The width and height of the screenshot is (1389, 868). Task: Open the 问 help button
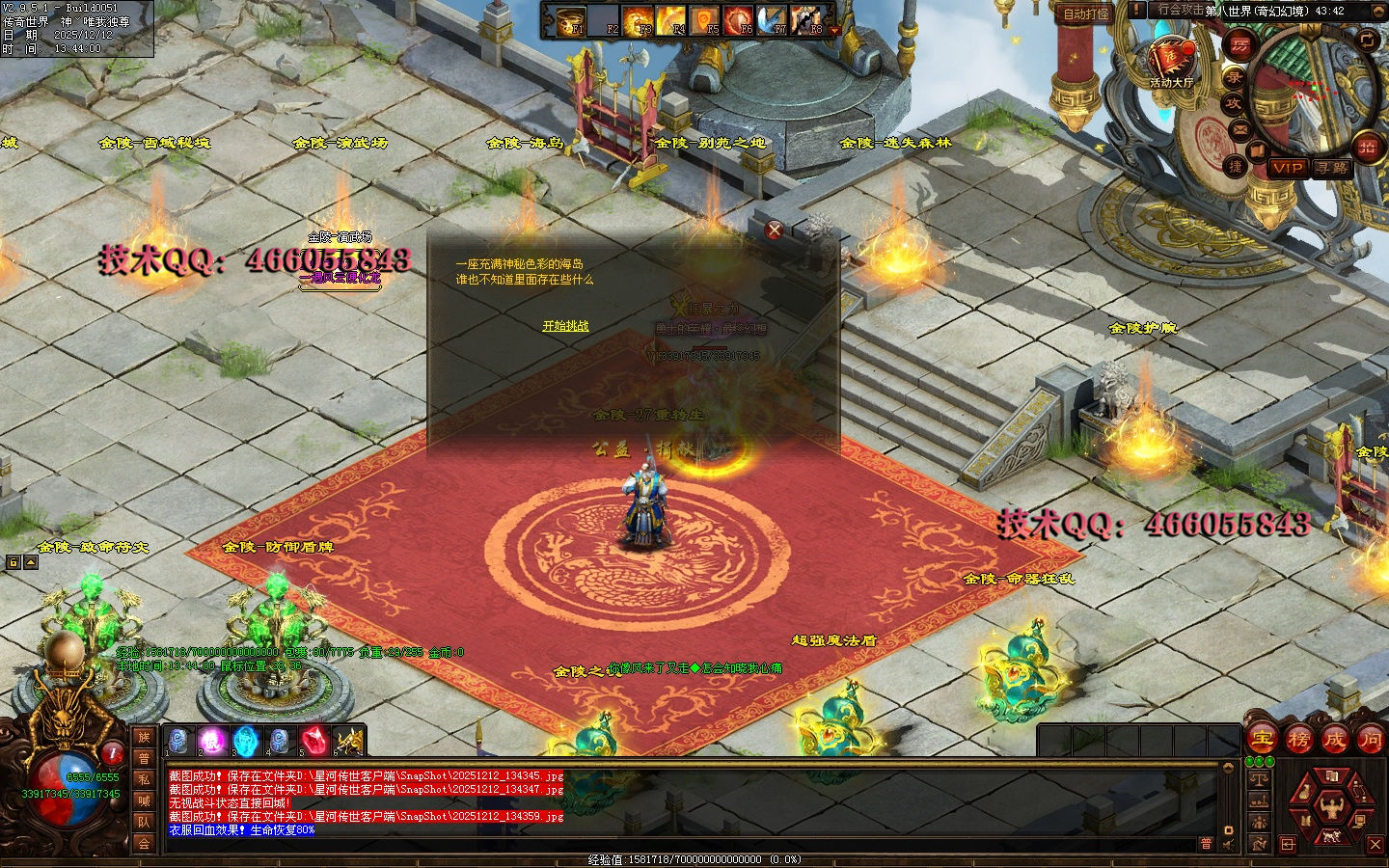1370,740
